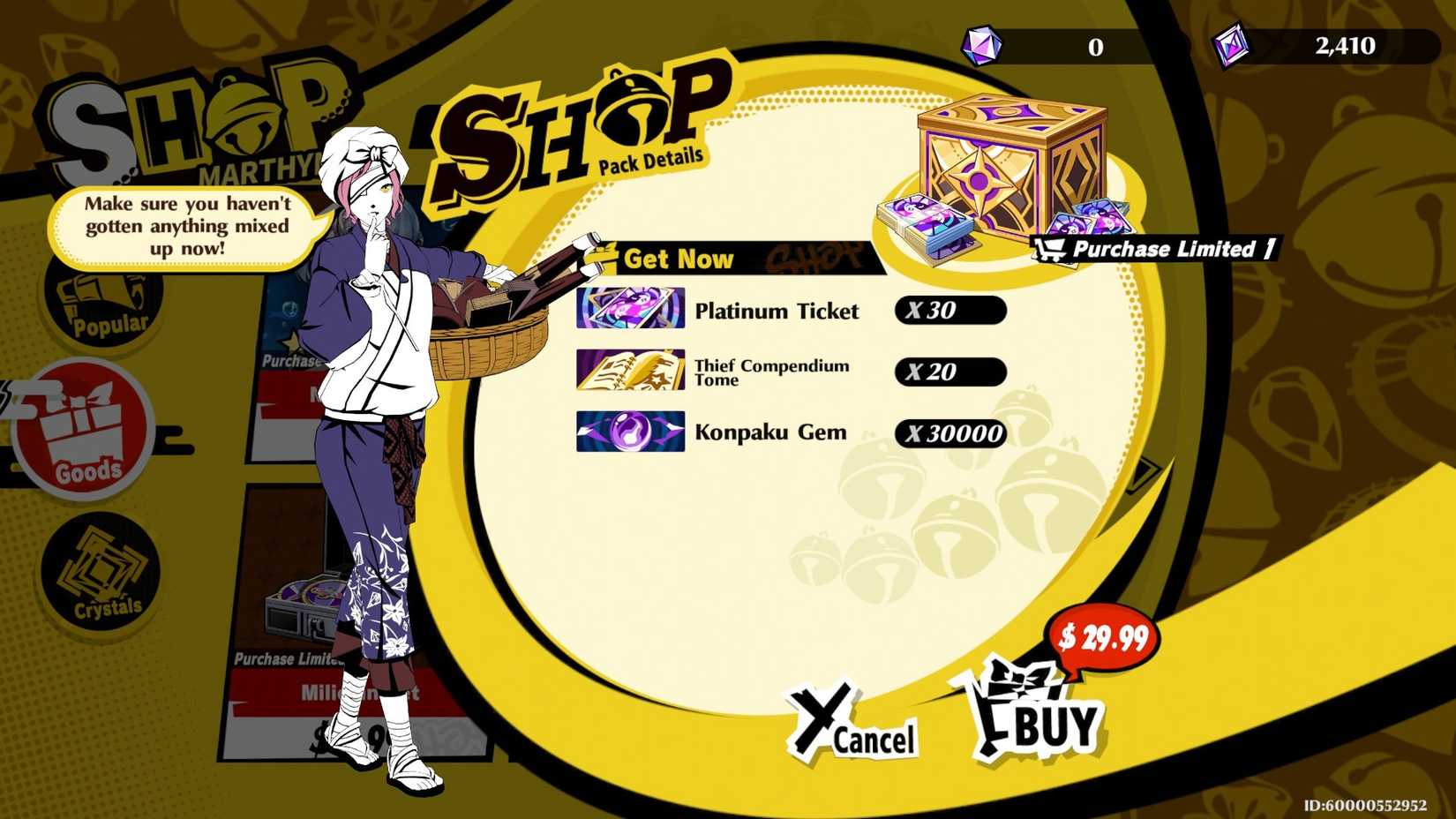Click the x30 quantity badge

(950, 311)
